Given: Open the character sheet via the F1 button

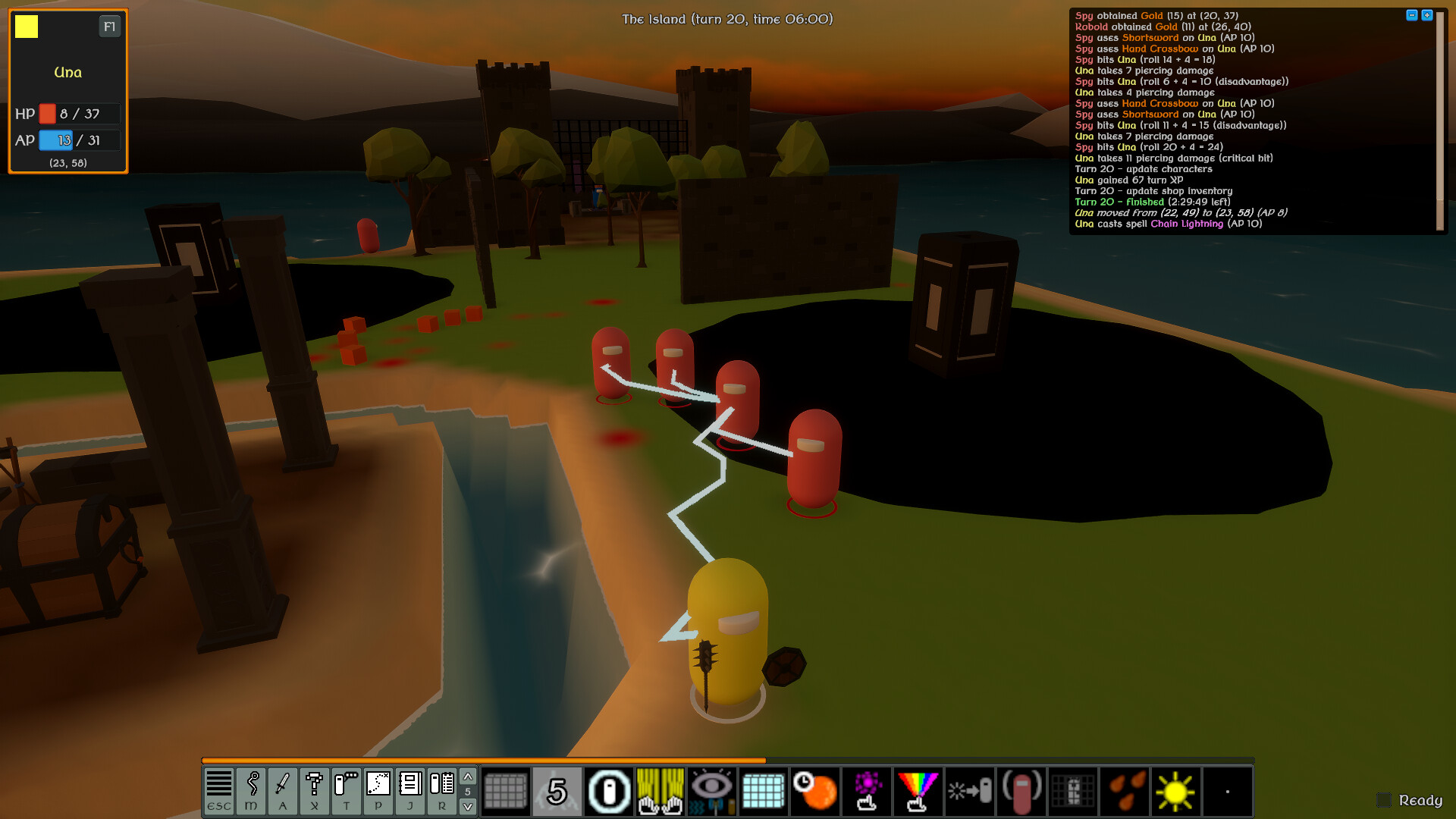Looking at the screenshot, I should click(108, 25).
